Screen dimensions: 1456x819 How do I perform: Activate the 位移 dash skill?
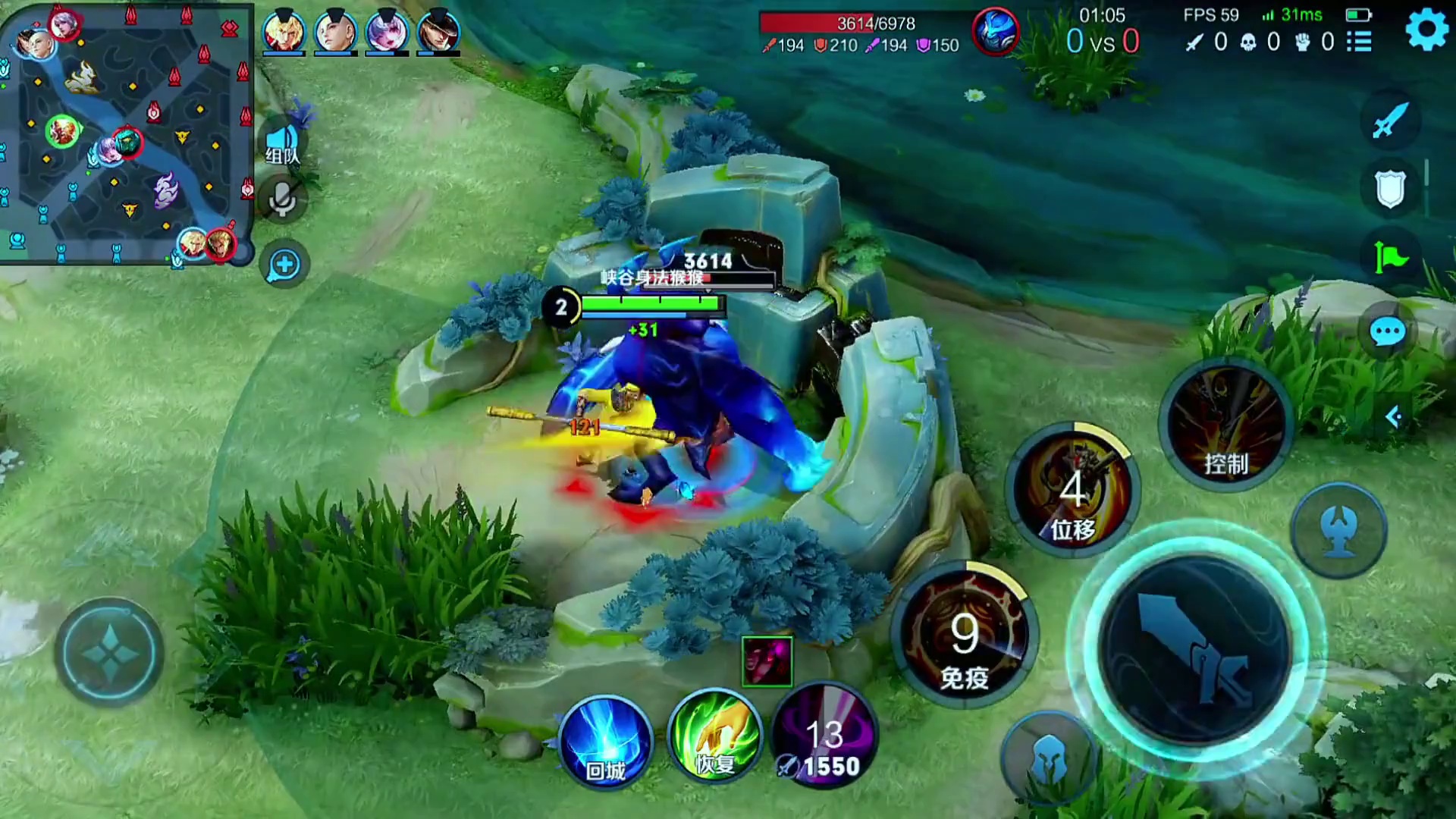pyautogui.click(x=1072, y=491)
